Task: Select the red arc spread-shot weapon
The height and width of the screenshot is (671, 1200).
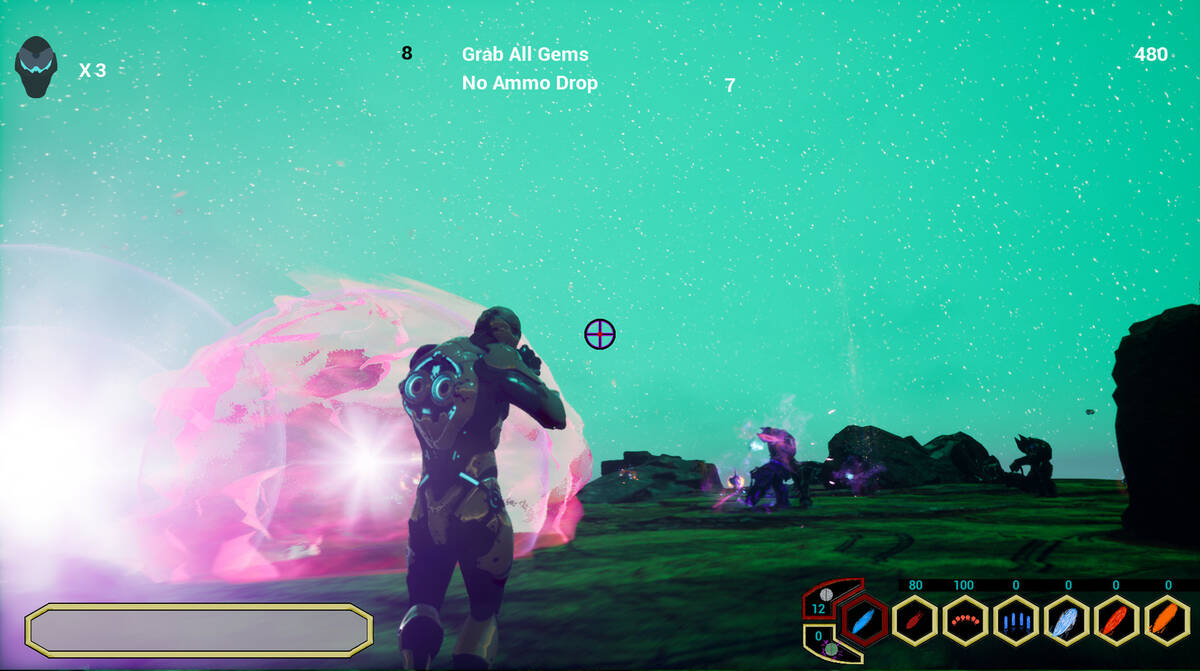Action: (x=965, y=621)
